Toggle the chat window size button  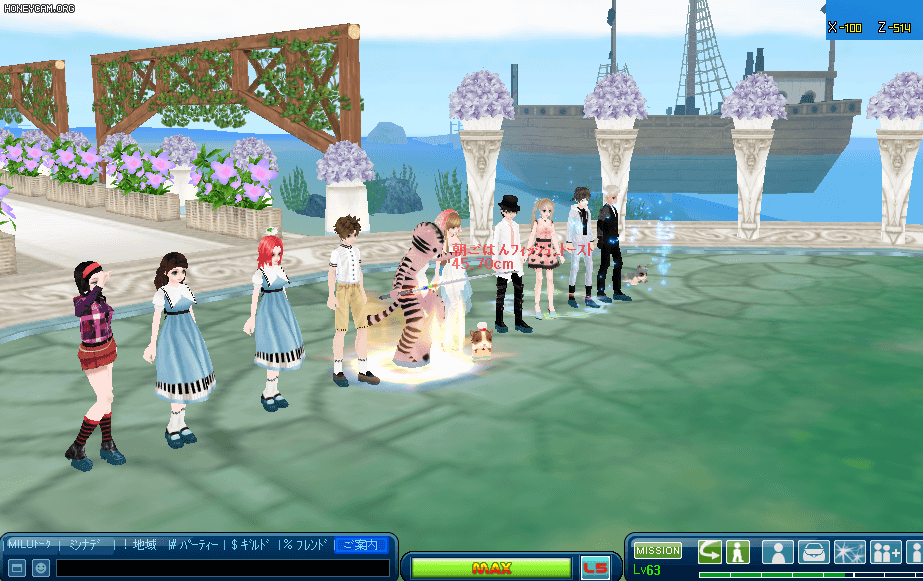pyautogui.click(x=16, y=568)
